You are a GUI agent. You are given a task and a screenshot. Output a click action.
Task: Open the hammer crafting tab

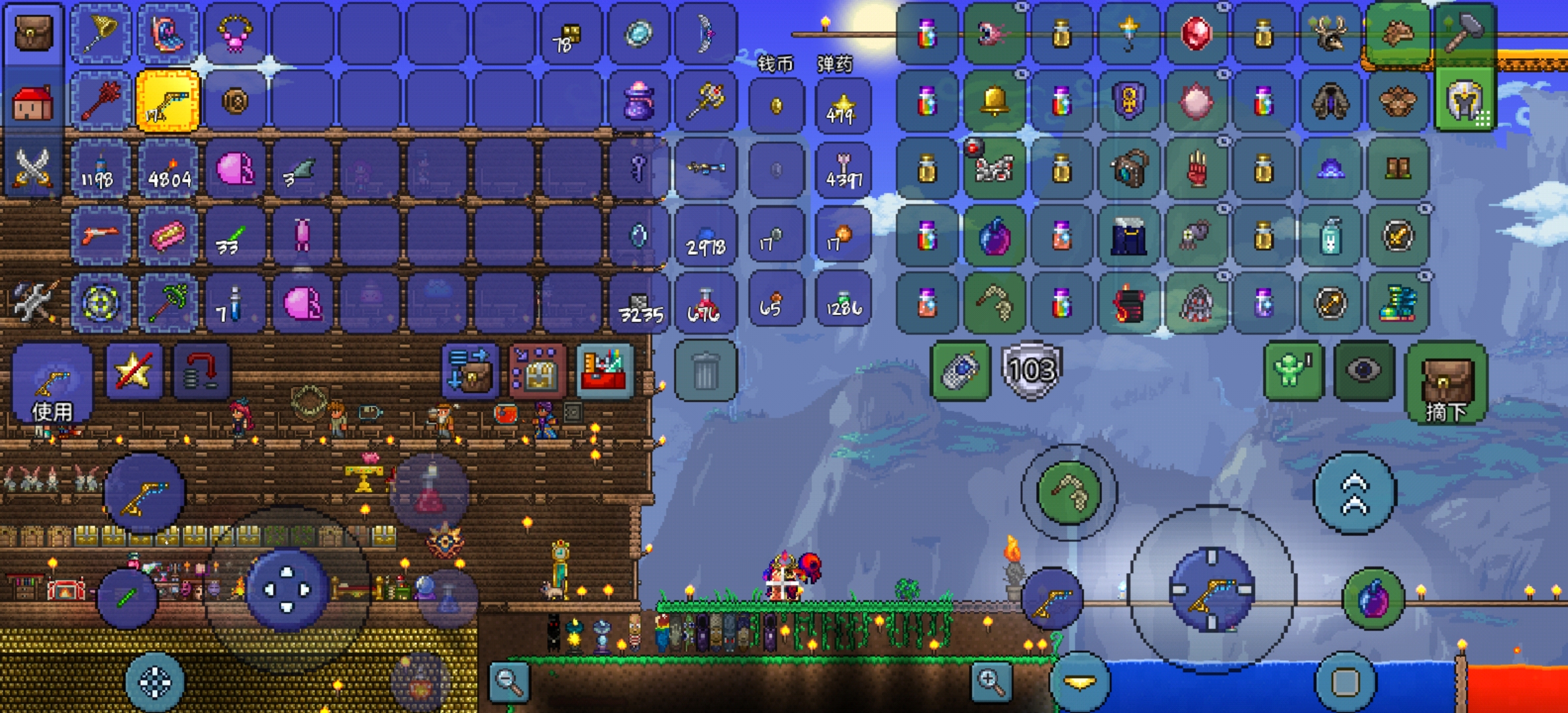(1464, 33)
